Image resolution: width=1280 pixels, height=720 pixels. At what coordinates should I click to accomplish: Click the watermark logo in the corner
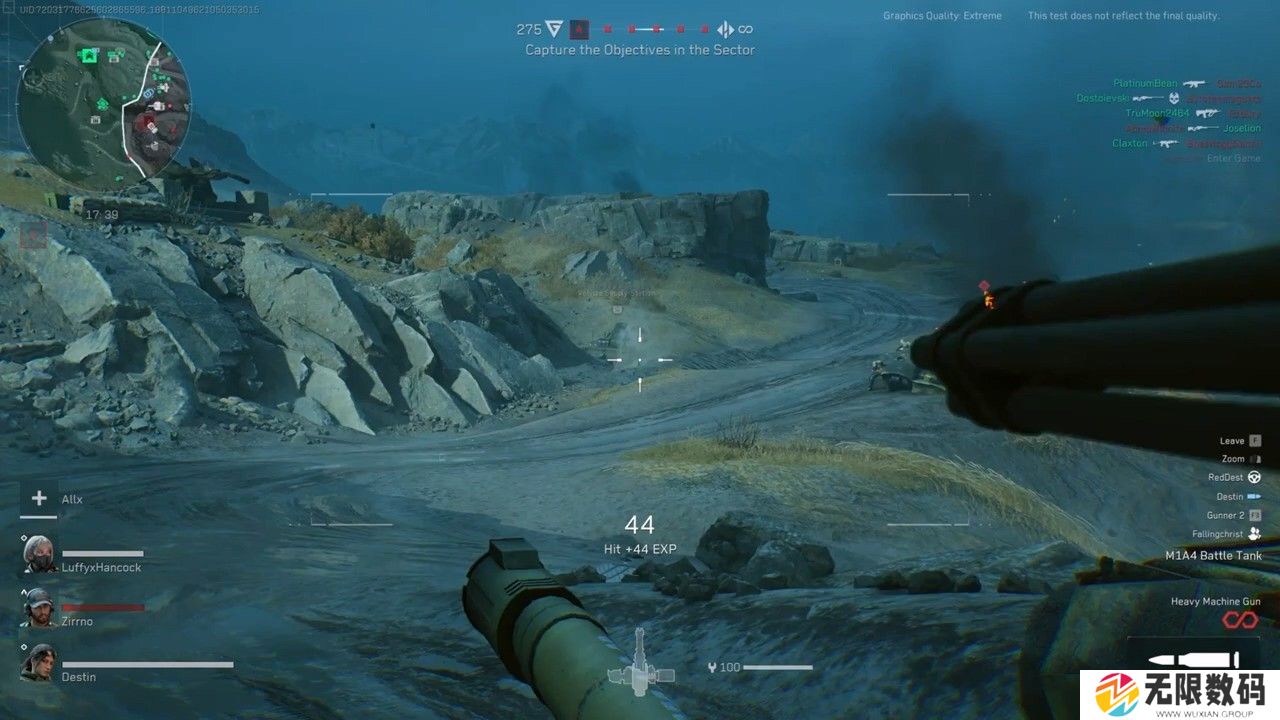click(1178, 693)
